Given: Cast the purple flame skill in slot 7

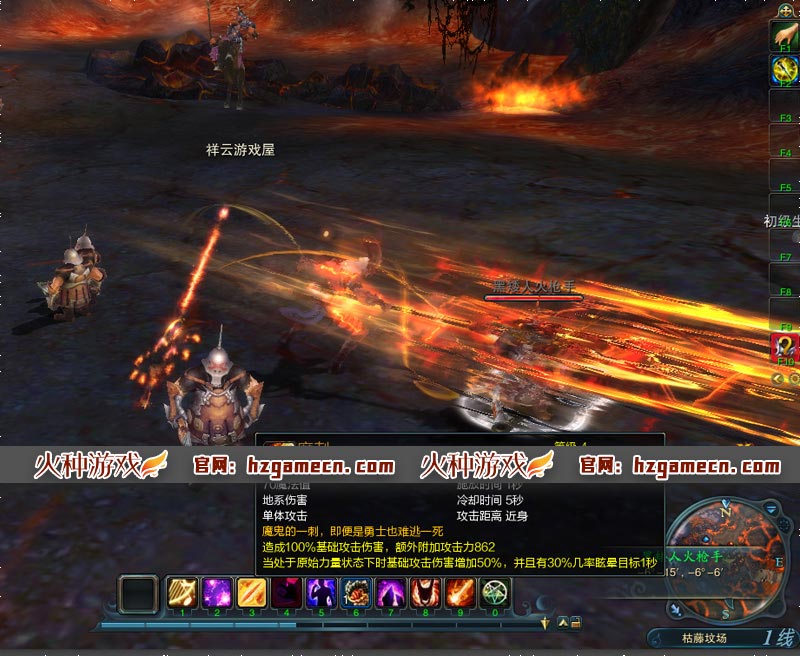Looking at the screenshot, I should (x=391, y=594).
